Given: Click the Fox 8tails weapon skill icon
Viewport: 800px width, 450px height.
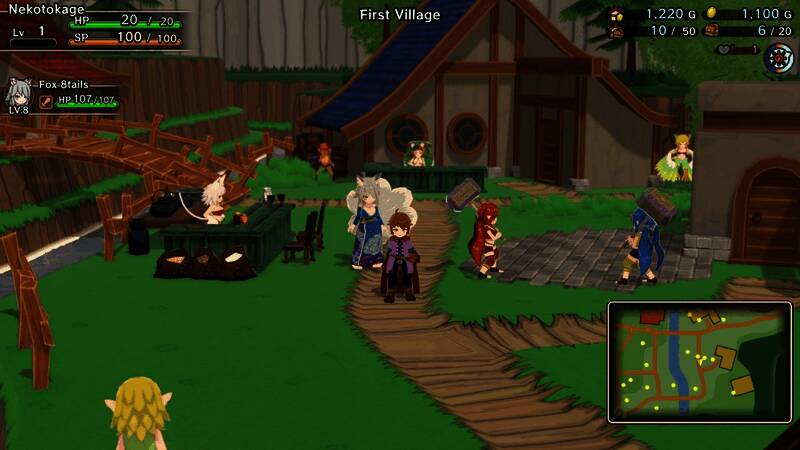Looking at the screenshot, I should click(x=46, y=101).
